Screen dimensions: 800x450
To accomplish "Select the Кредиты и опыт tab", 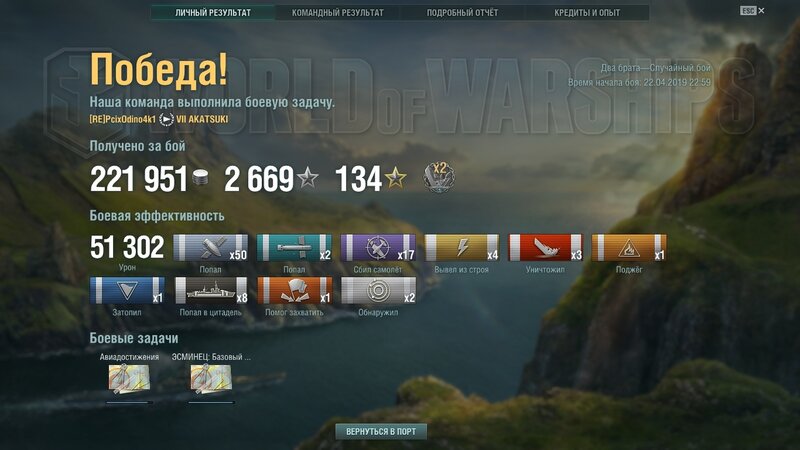I will [x=587, y=13].
